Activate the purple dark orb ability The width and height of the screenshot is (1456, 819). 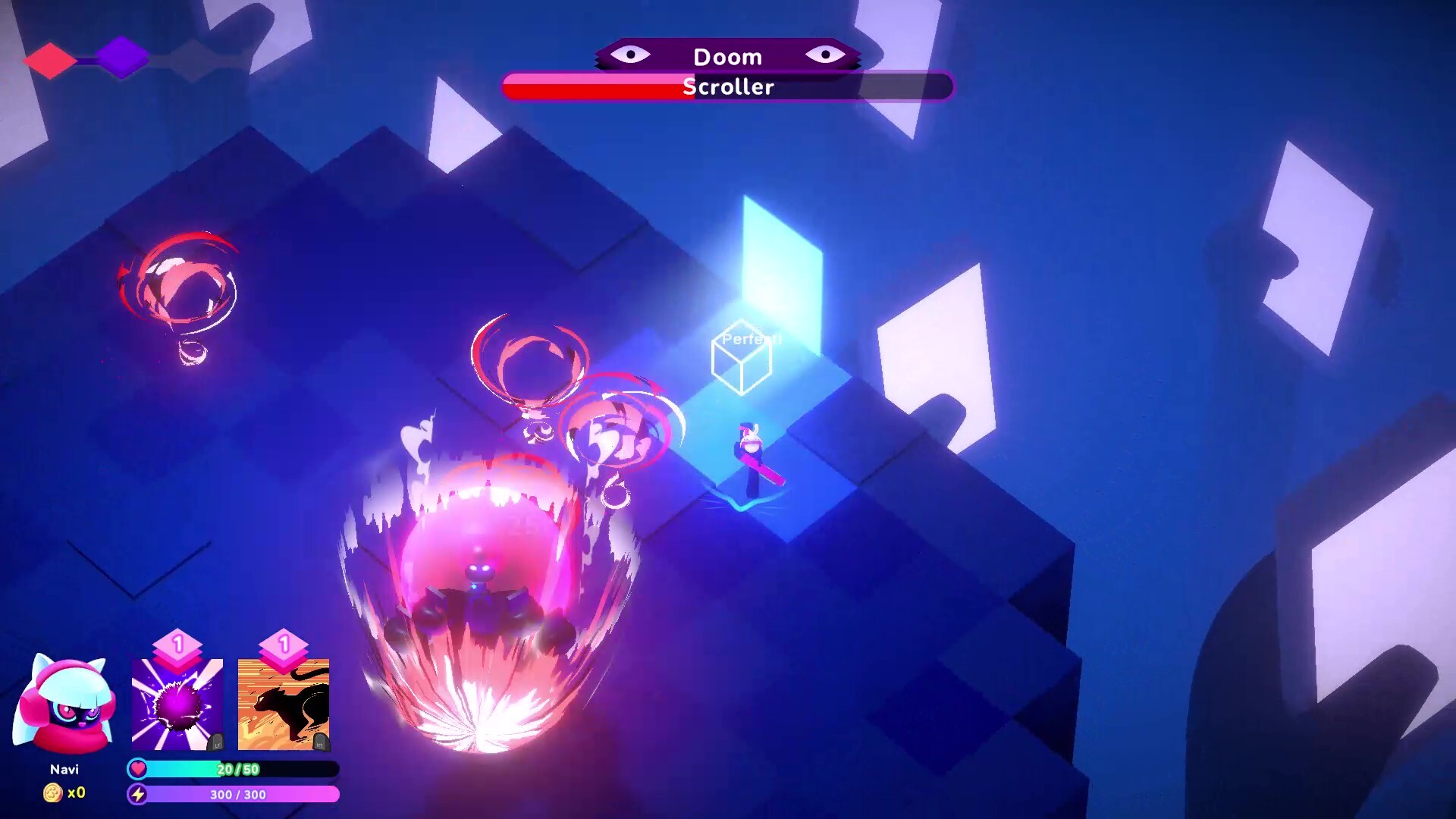pyautogui.click(x=177, y=704)
